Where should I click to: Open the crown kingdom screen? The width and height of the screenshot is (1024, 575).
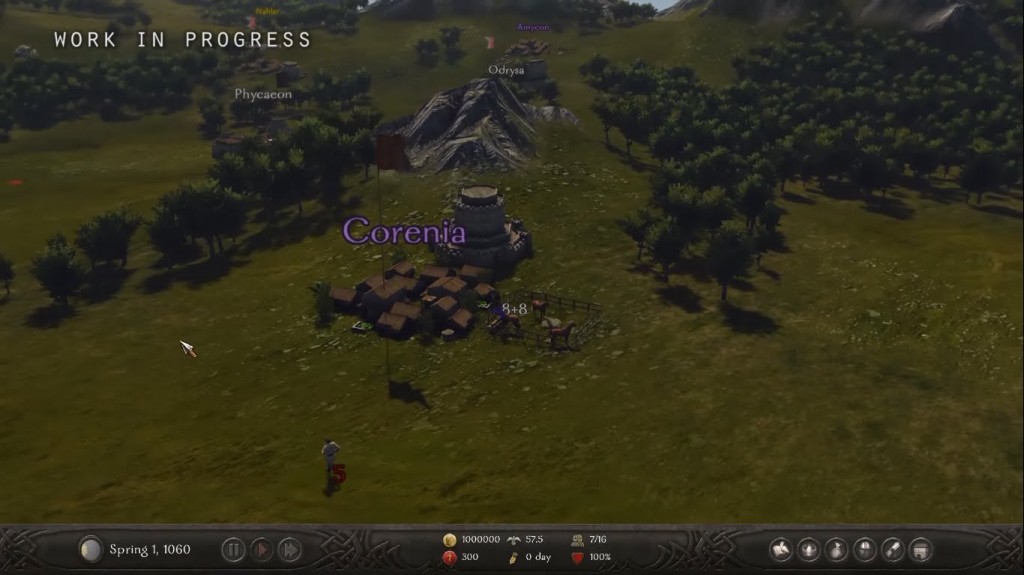click(809, 549)
